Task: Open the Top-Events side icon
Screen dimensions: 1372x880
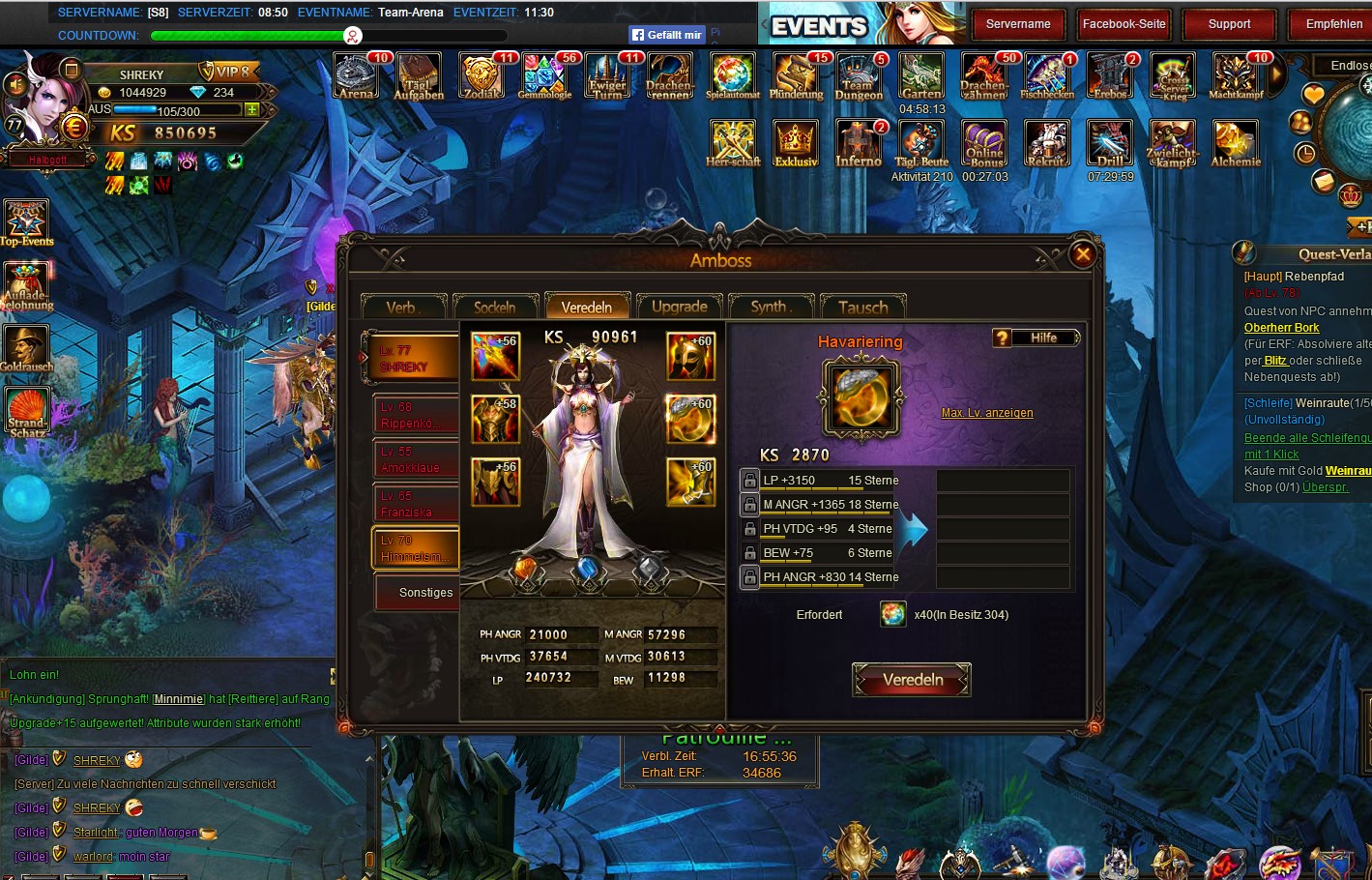Action: pyautogui.click(x=26, y=222)
